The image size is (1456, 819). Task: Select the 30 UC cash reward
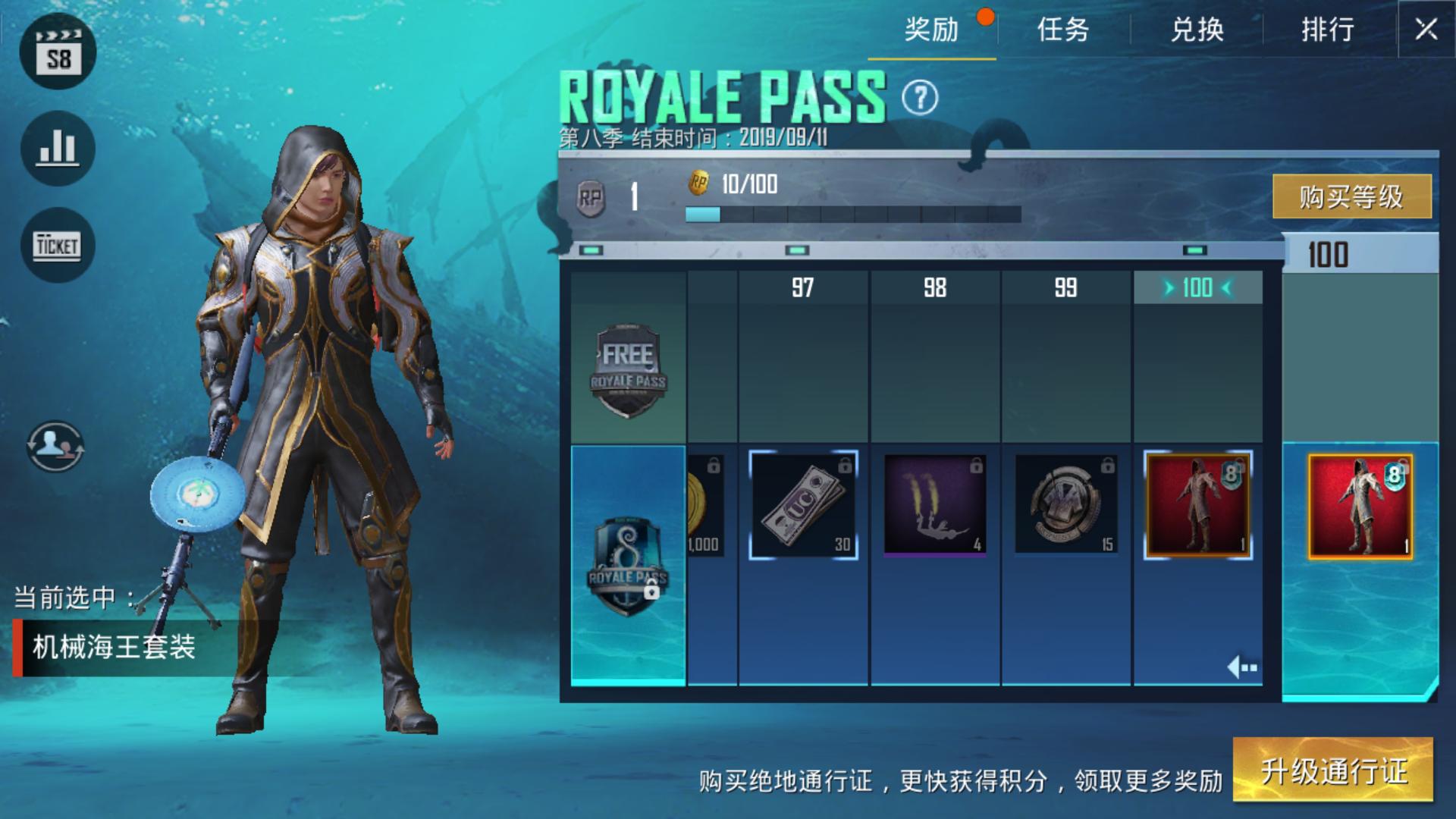[803, 505]
